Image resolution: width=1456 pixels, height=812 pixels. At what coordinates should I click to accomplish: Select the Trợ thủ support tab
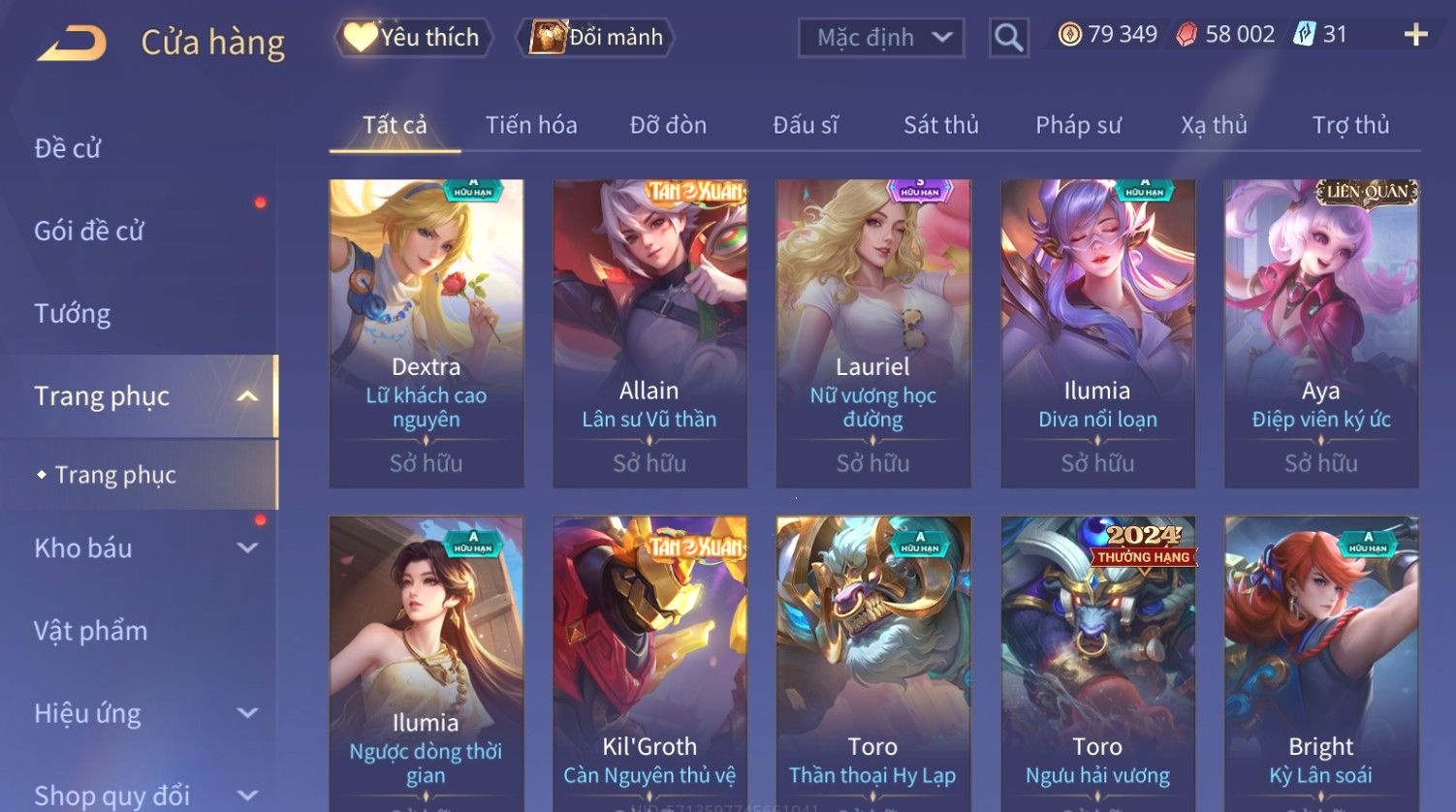point(1350,125)
